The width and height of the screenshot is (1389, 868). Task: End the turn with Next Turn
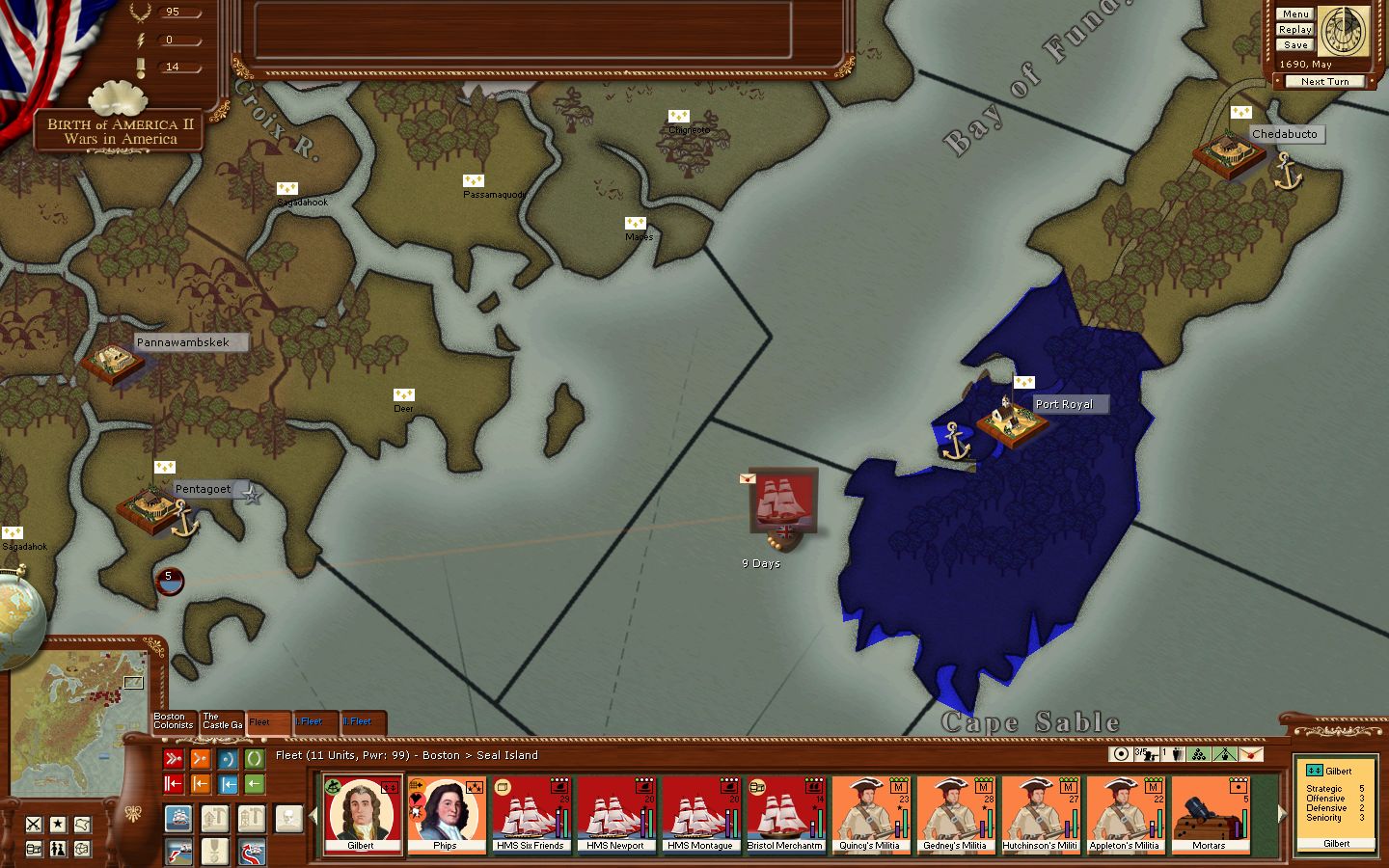(x=1324, y=82)
